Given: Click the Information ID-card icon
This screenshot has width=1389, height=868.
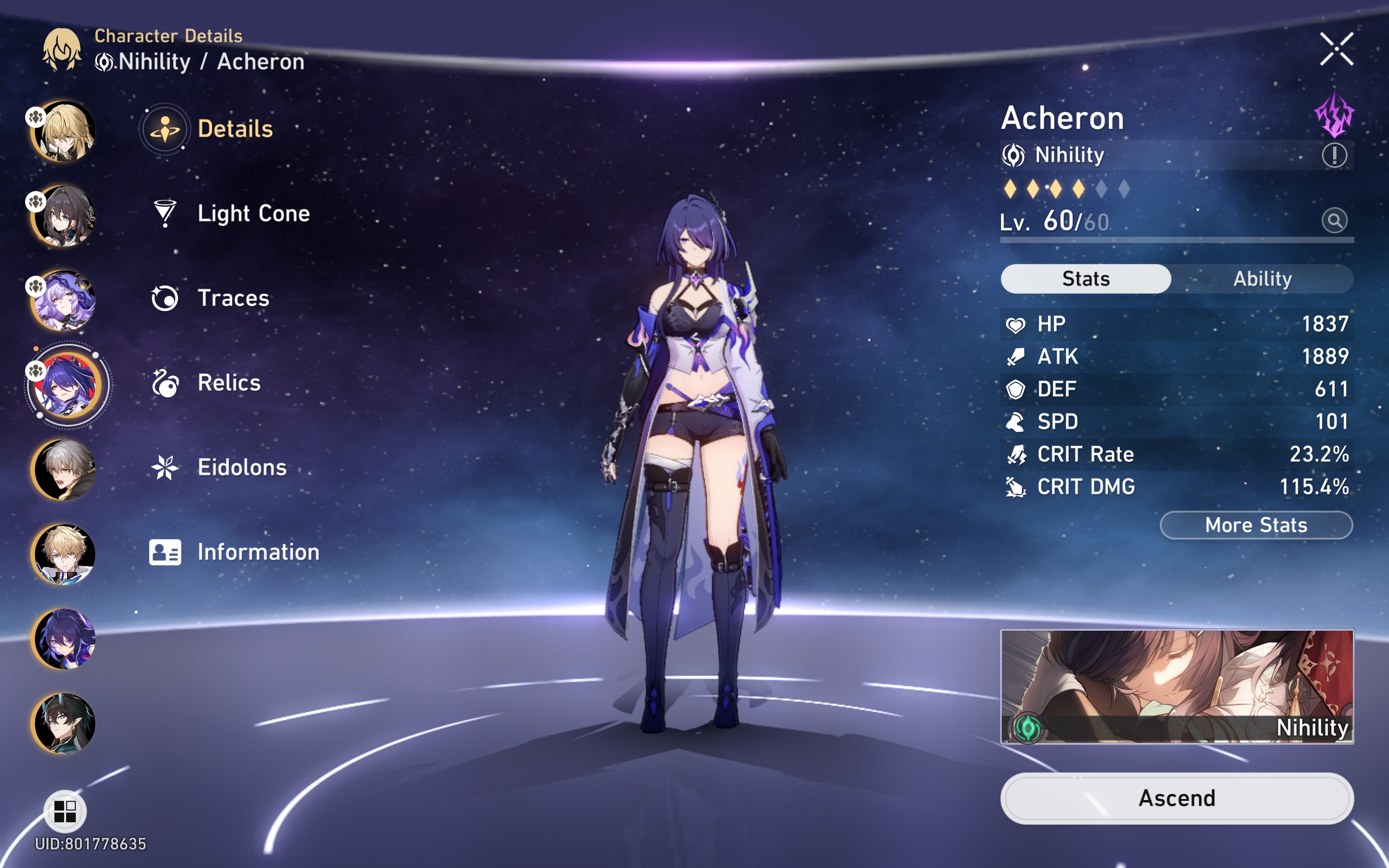Looking at the screenshot, I should (x=165, y=552).
